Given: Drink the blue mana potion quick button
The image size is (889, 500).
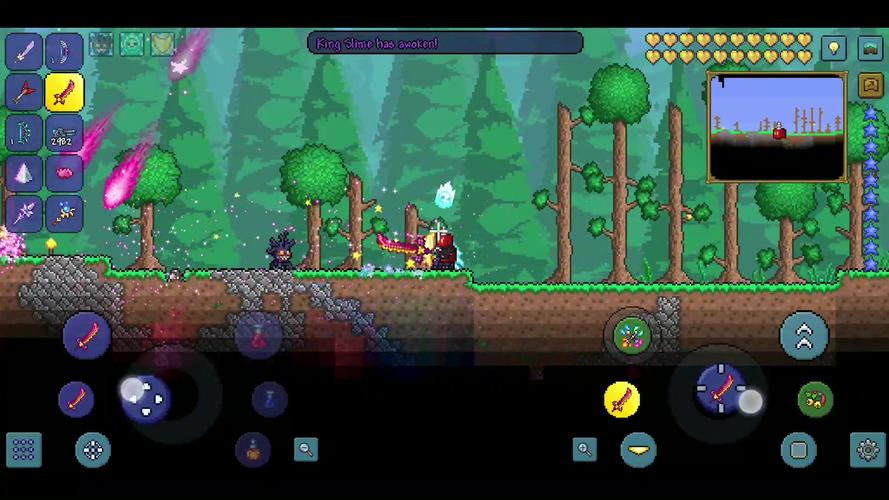Looking at the screenshot, I should [x=269, y=400].
